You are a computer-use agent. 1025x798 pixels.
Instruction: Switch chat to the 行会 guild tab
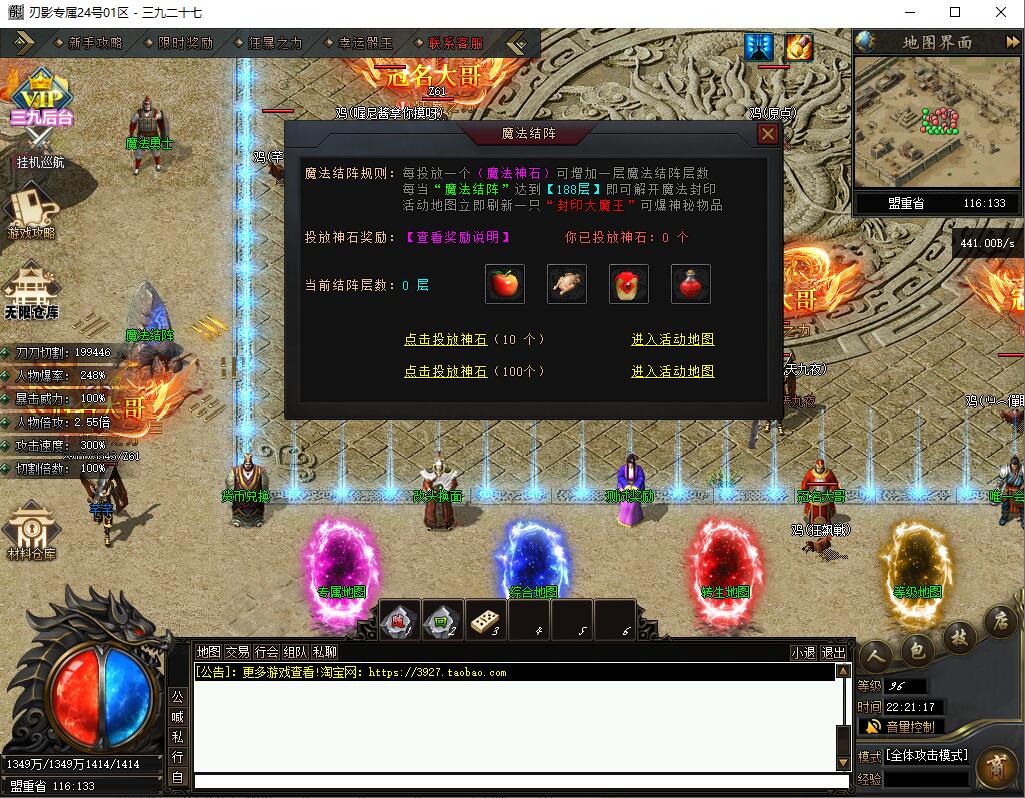click(x=267, y=652)
